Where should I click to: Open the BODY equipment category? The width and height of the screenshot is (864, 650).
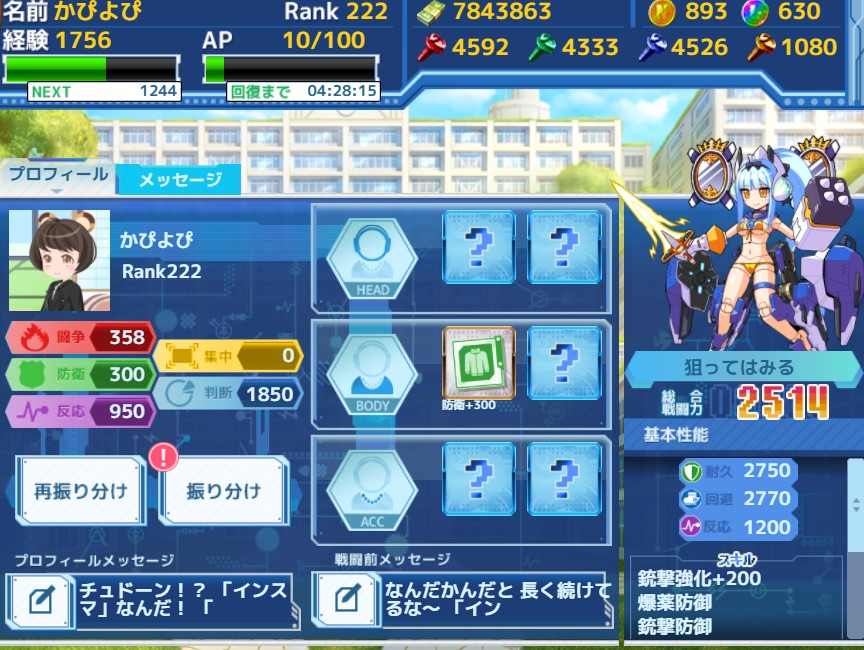[372, 374]
